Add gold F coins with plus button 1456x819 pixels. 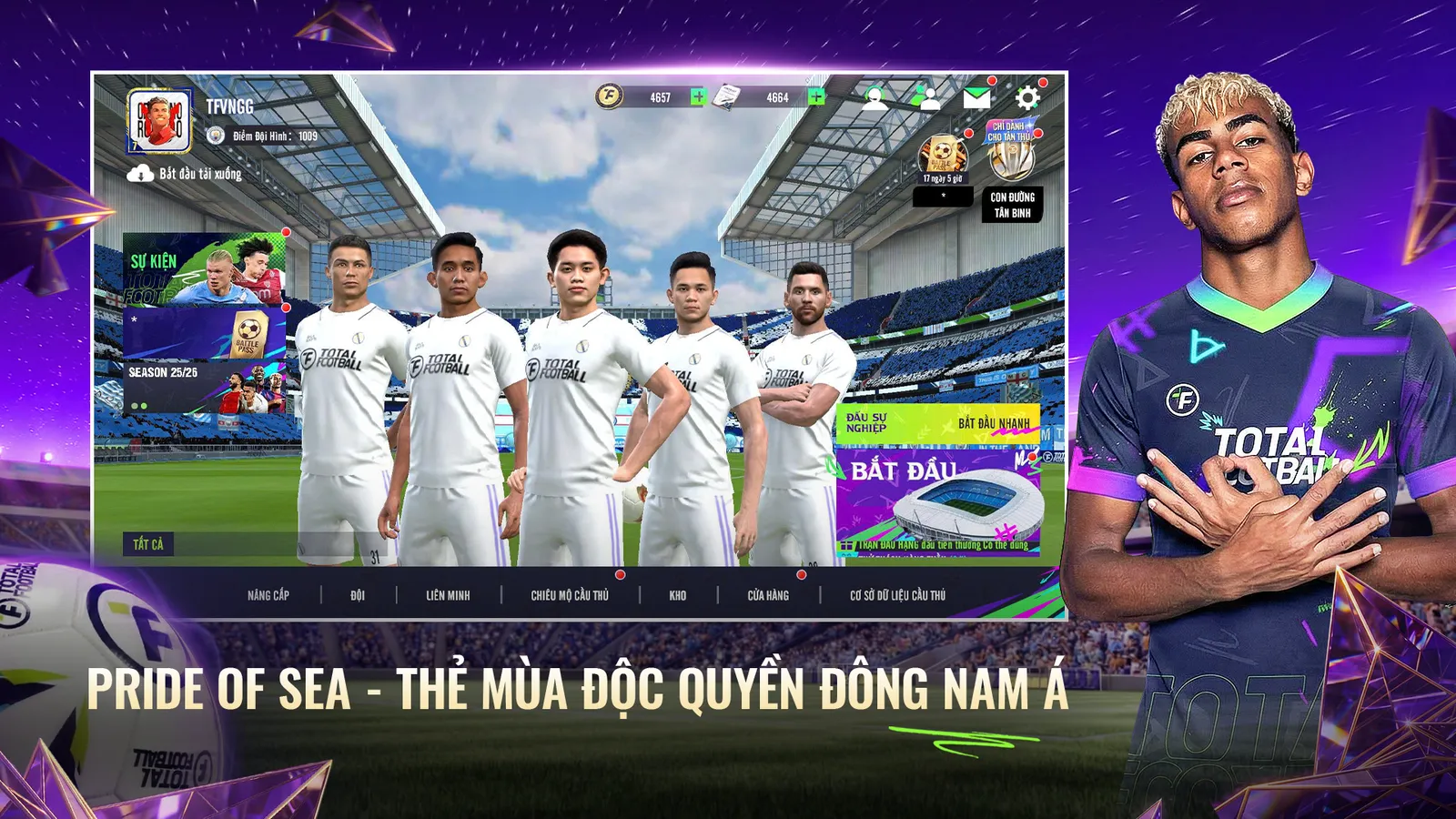(698, 97)
